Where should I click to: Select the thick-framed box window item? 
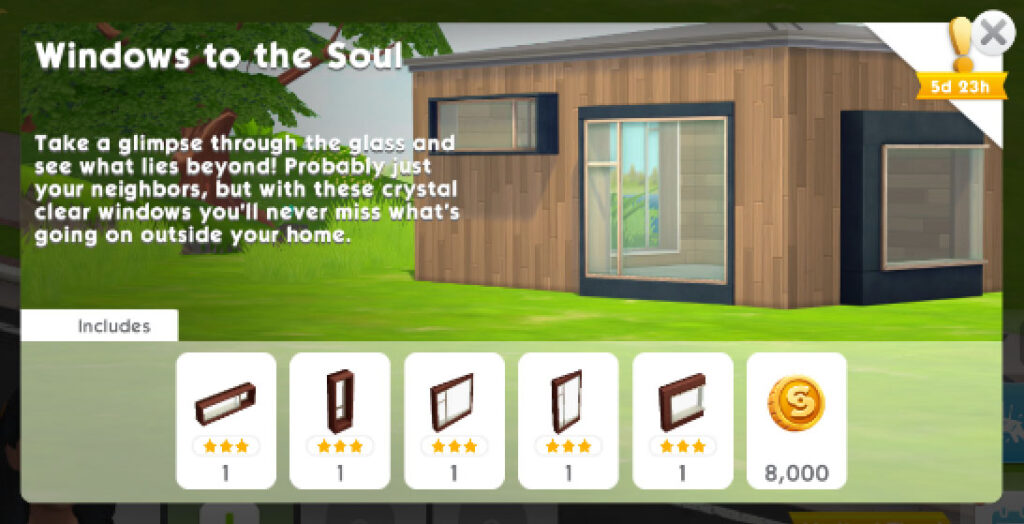point(682,420)
